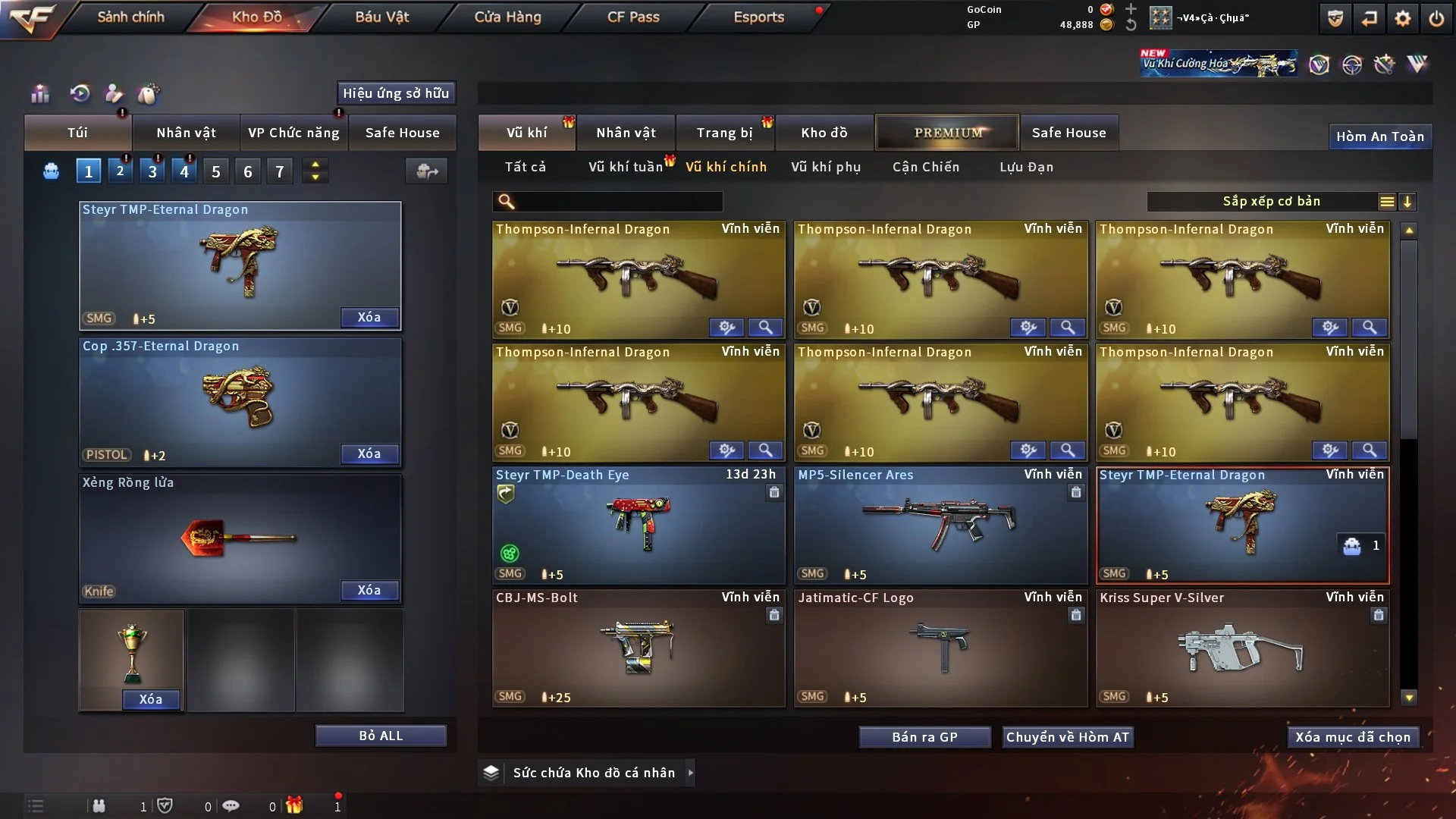Open the Hòm An Toàn safe box
The image size is (1456, 819).
click(x=1379, y=136)
